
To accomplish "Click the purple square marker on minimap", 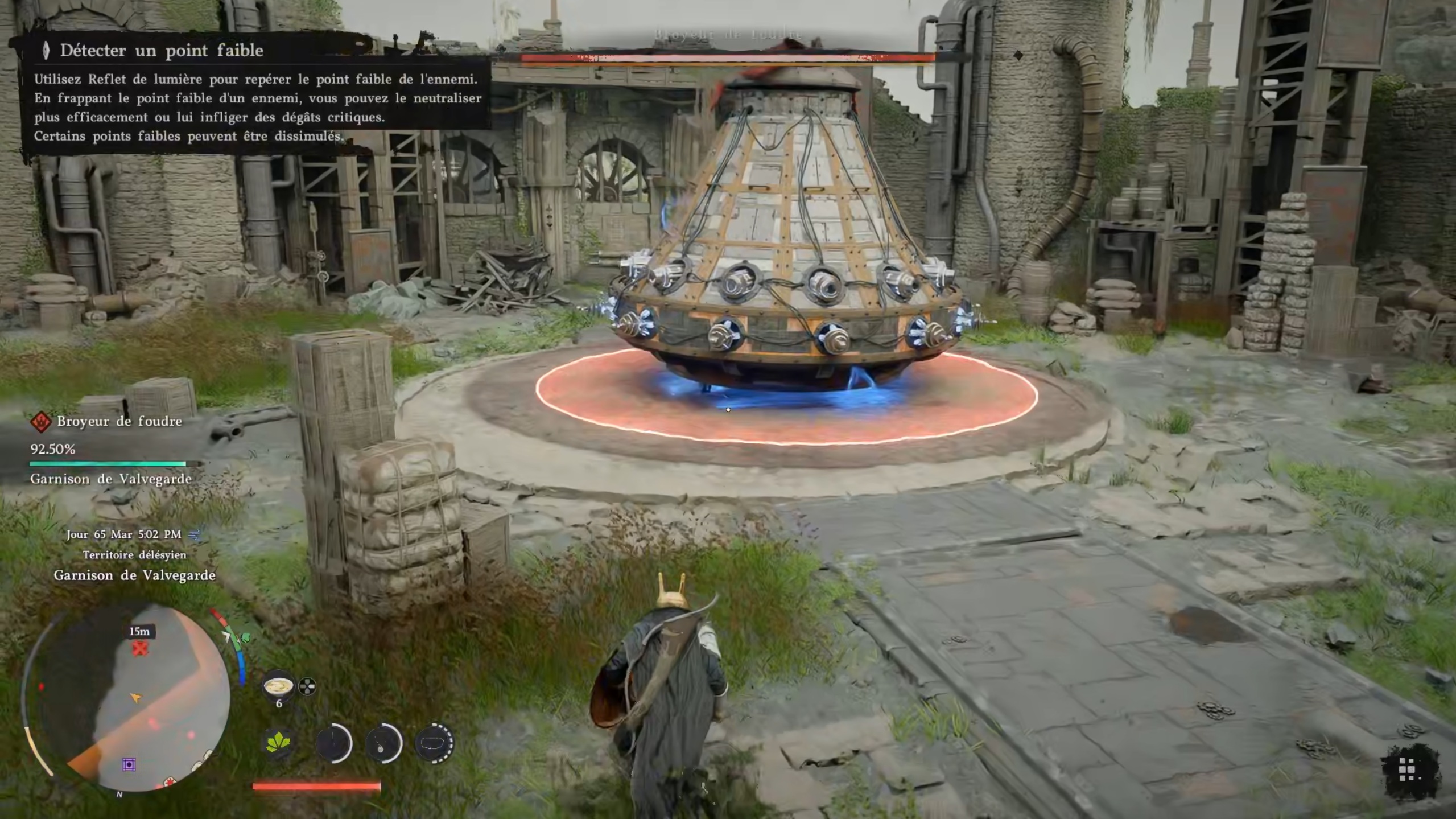I will click(x=129, y=764).
